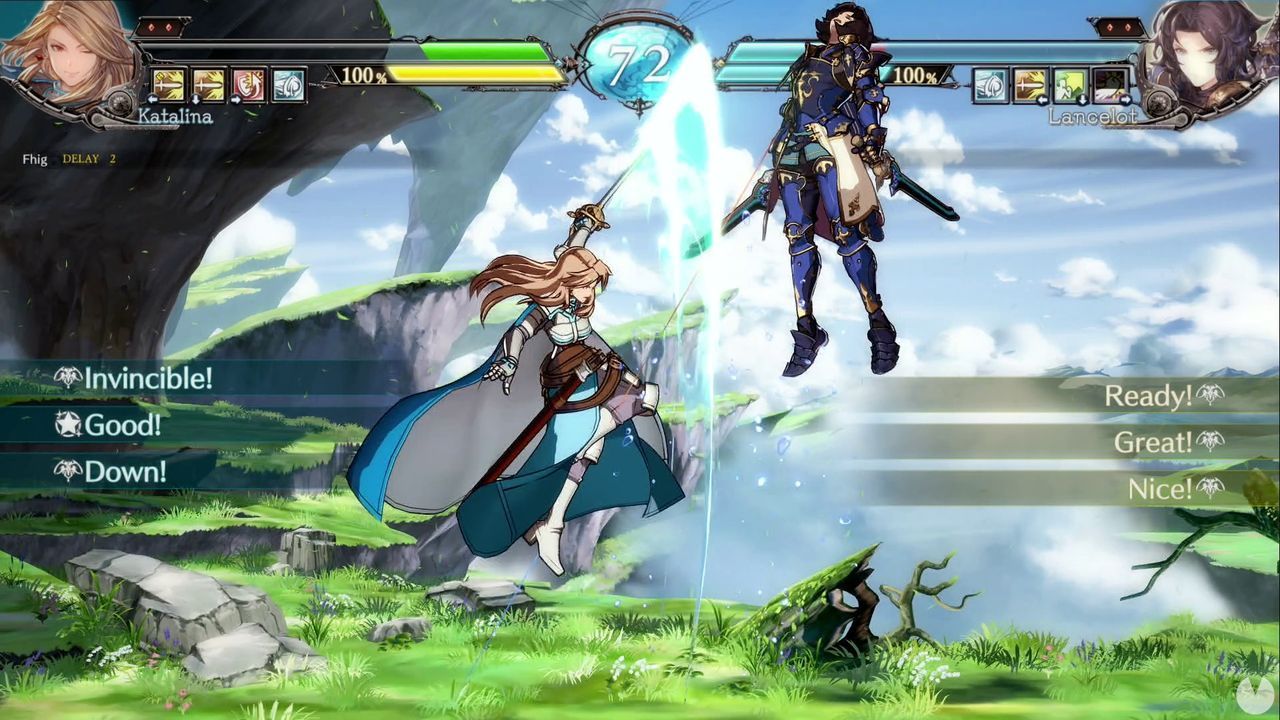Image resolution: width=1280 pixels, height=720 pixels.
Task: Select Lancelot's golden sword thrust skill icon
Action: (x=1029, y=86)
